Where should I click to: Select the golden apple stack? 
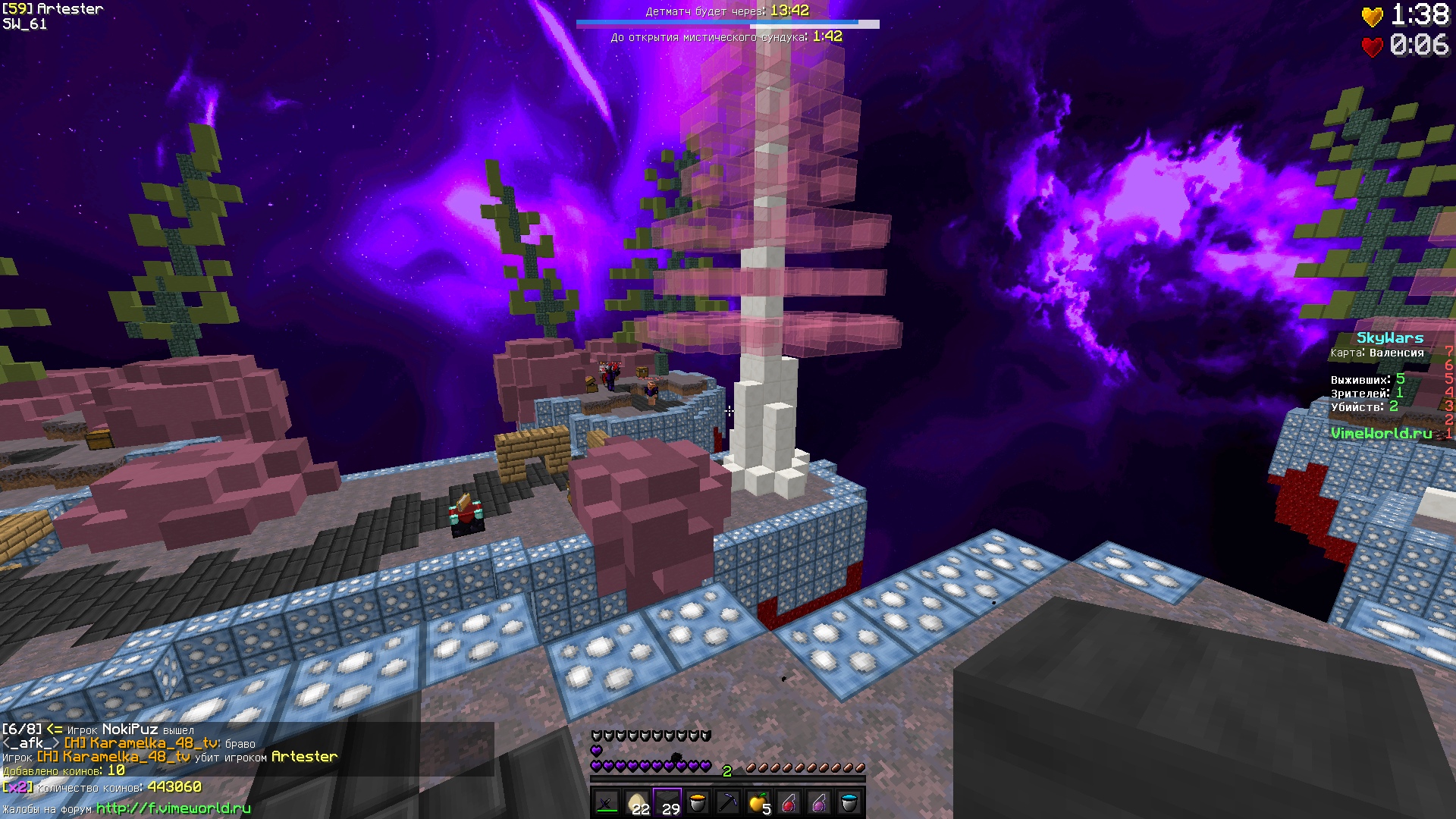(758, 802)
